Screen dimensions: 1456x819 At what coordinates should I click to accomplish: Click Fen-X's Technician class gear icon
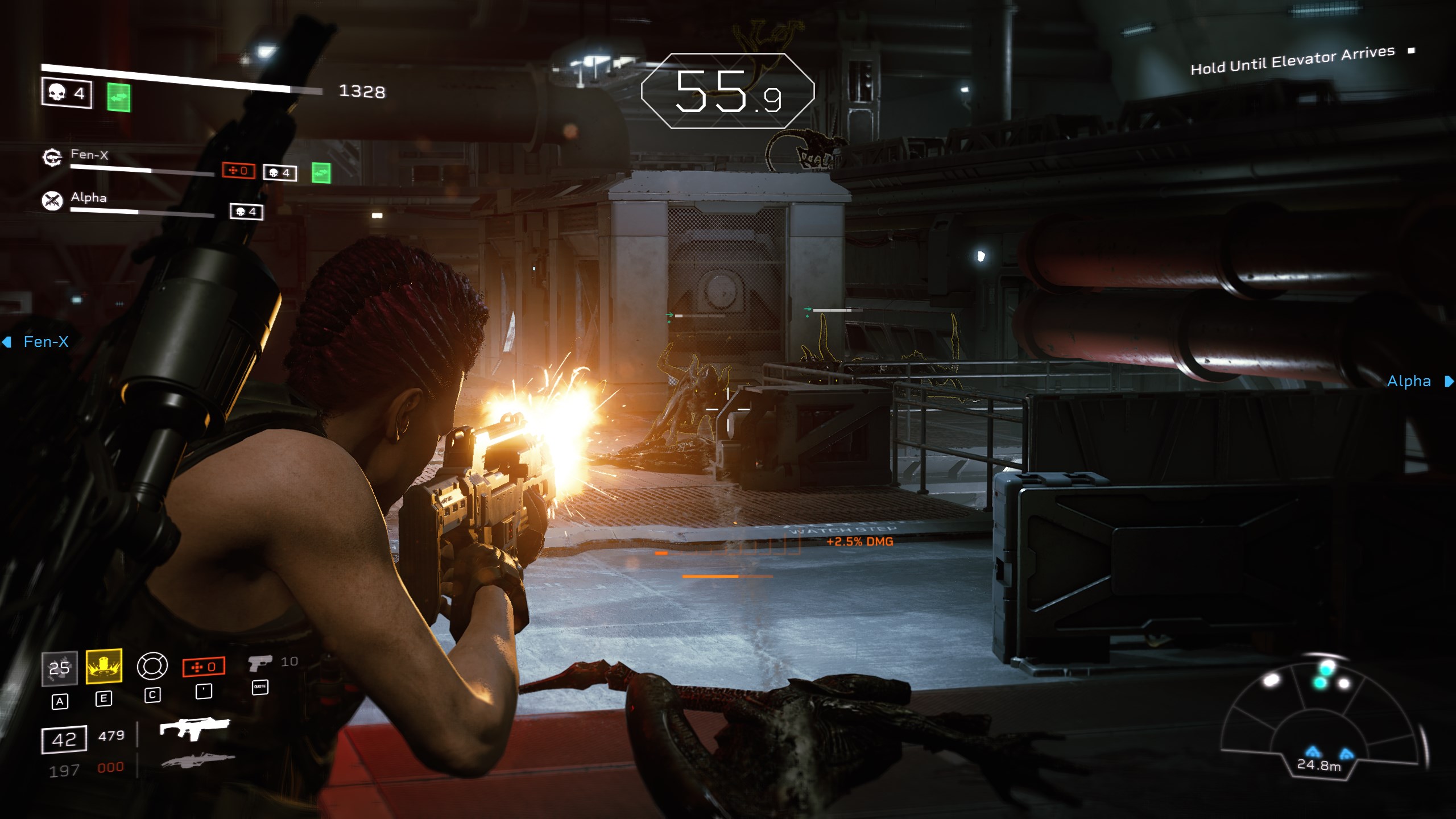pos(52,158)
